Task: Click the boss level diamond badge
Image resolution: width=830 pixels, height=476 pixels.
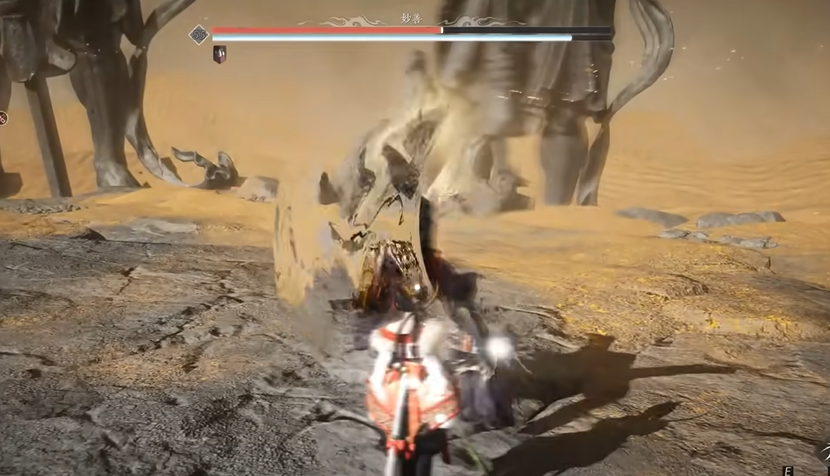Action: coord(199,34)
